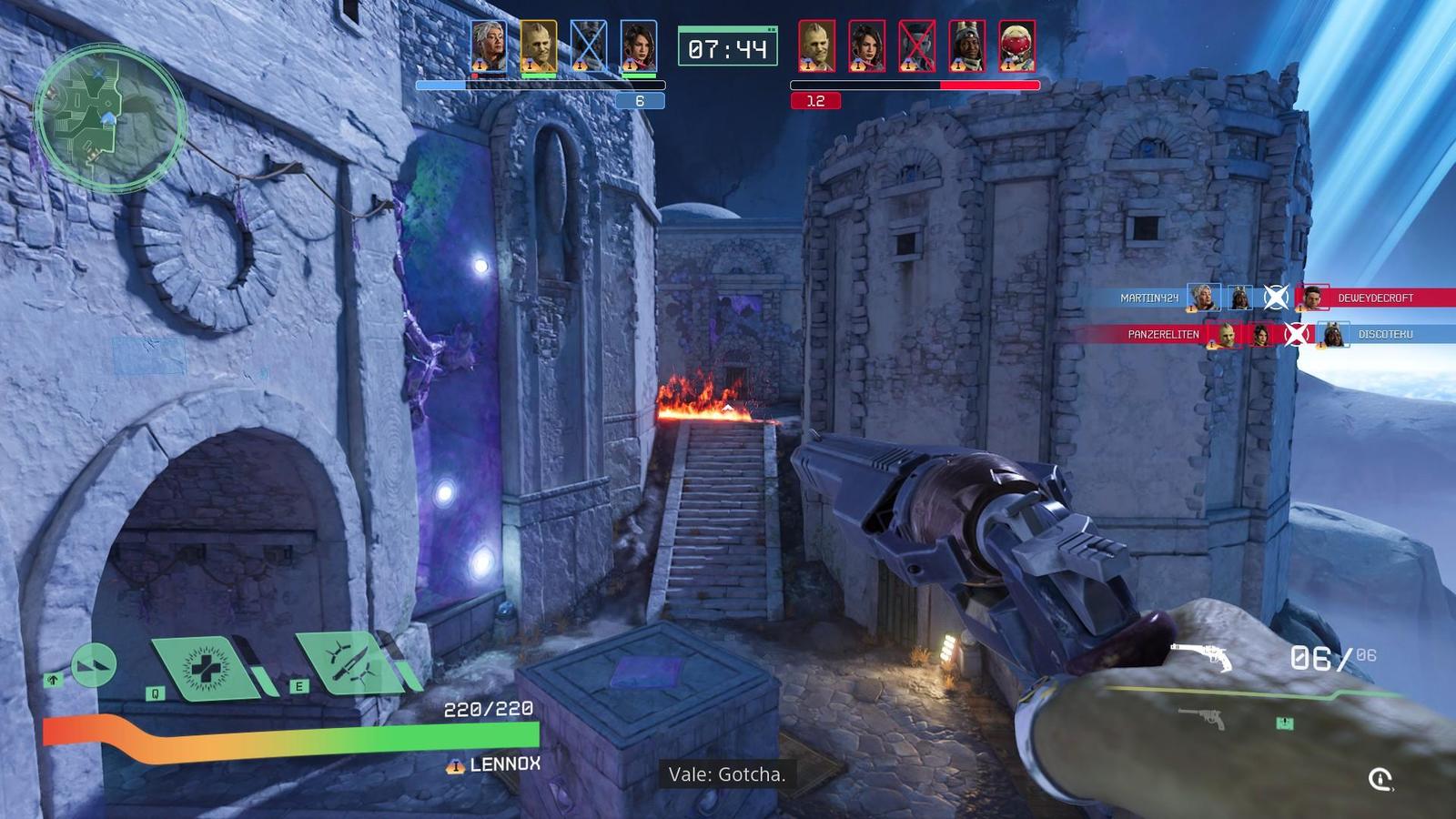Select red team's crossed-out eliminated portrait
This screenshot has width=1456, height=819.
916,46
